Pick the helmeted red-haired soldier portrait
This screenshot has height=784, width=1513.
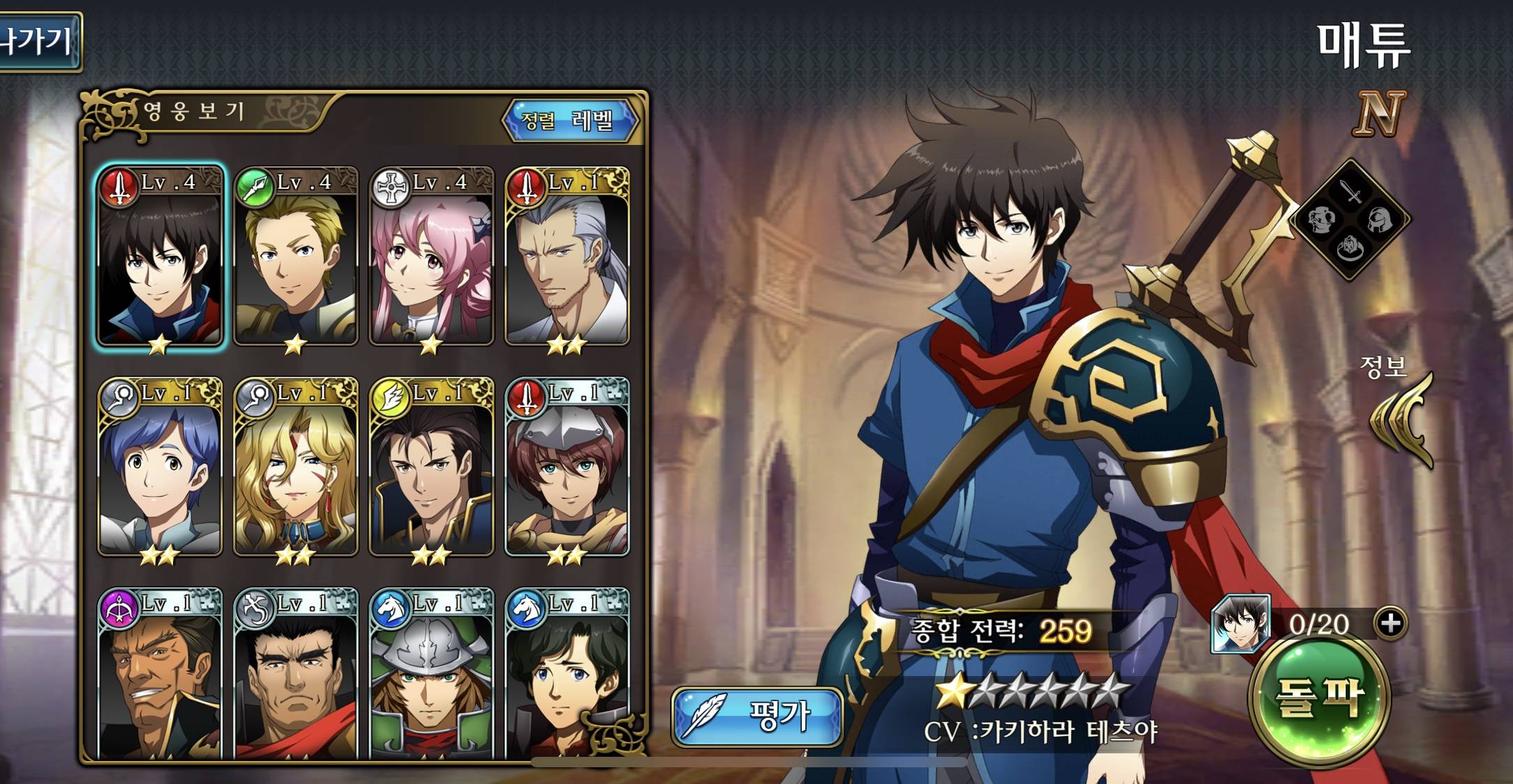click(567, 468)
